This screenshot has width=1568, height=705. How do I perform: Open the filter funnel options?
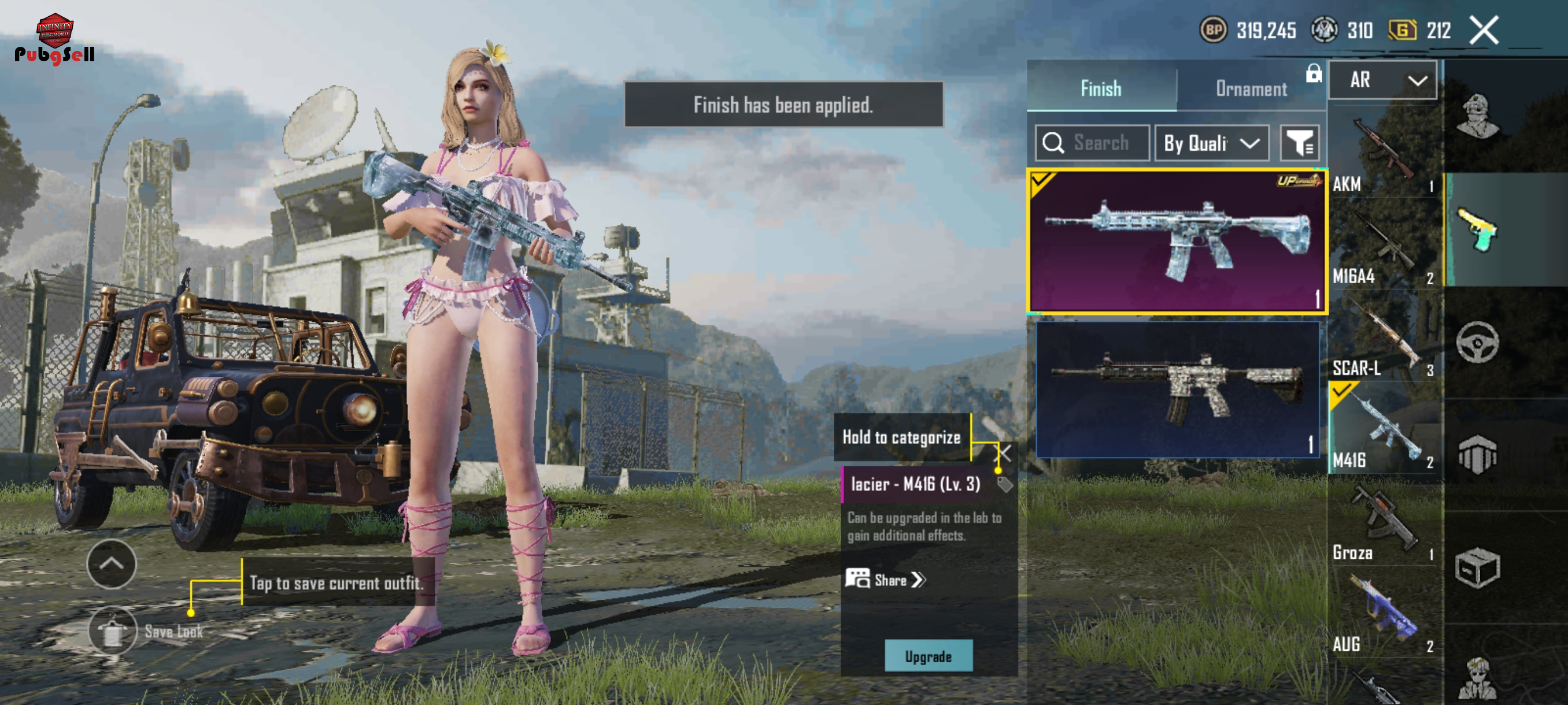coord(1299,143)
